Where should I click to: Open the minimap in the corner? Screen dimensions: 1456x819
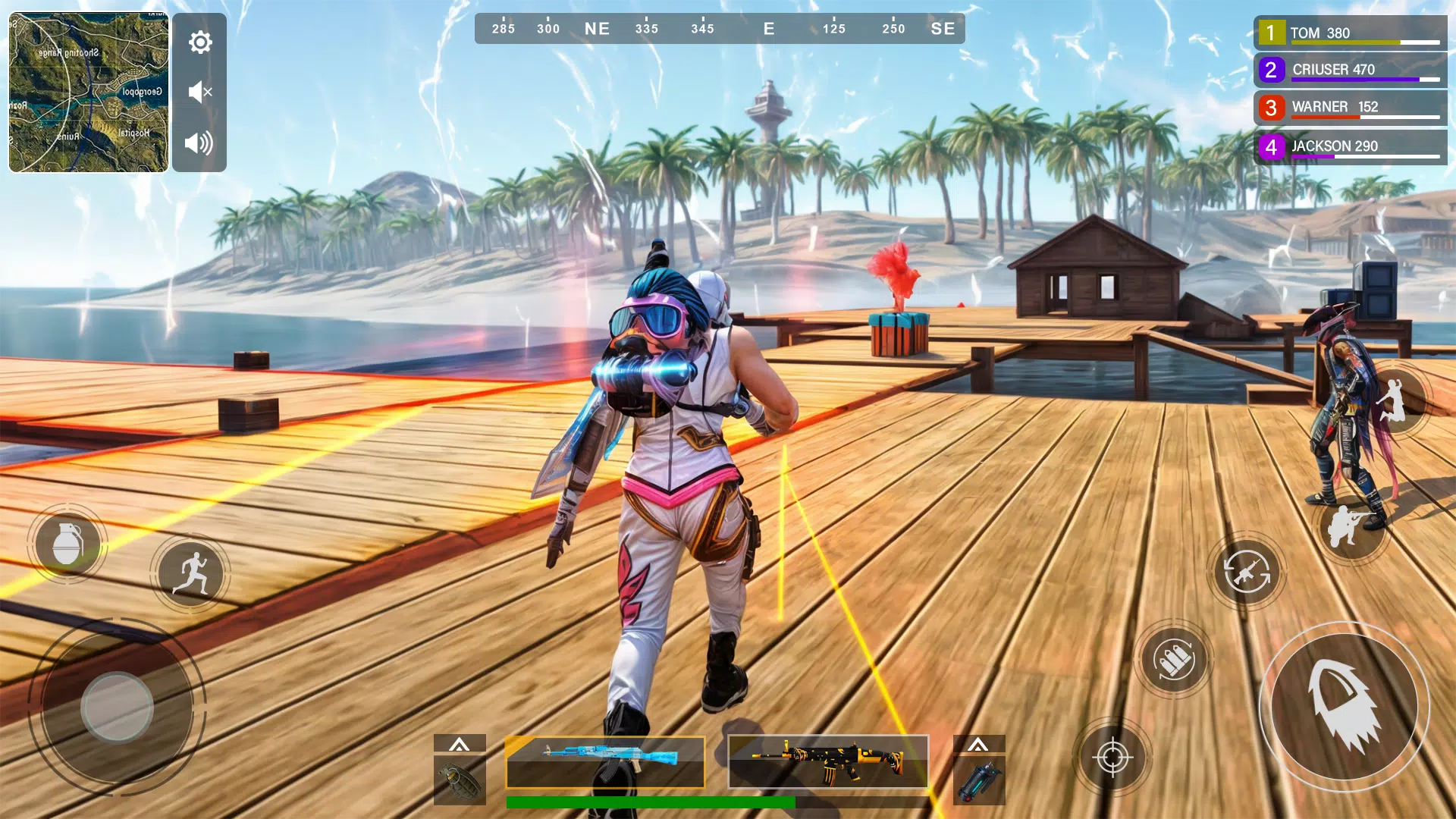coord(89,93)
